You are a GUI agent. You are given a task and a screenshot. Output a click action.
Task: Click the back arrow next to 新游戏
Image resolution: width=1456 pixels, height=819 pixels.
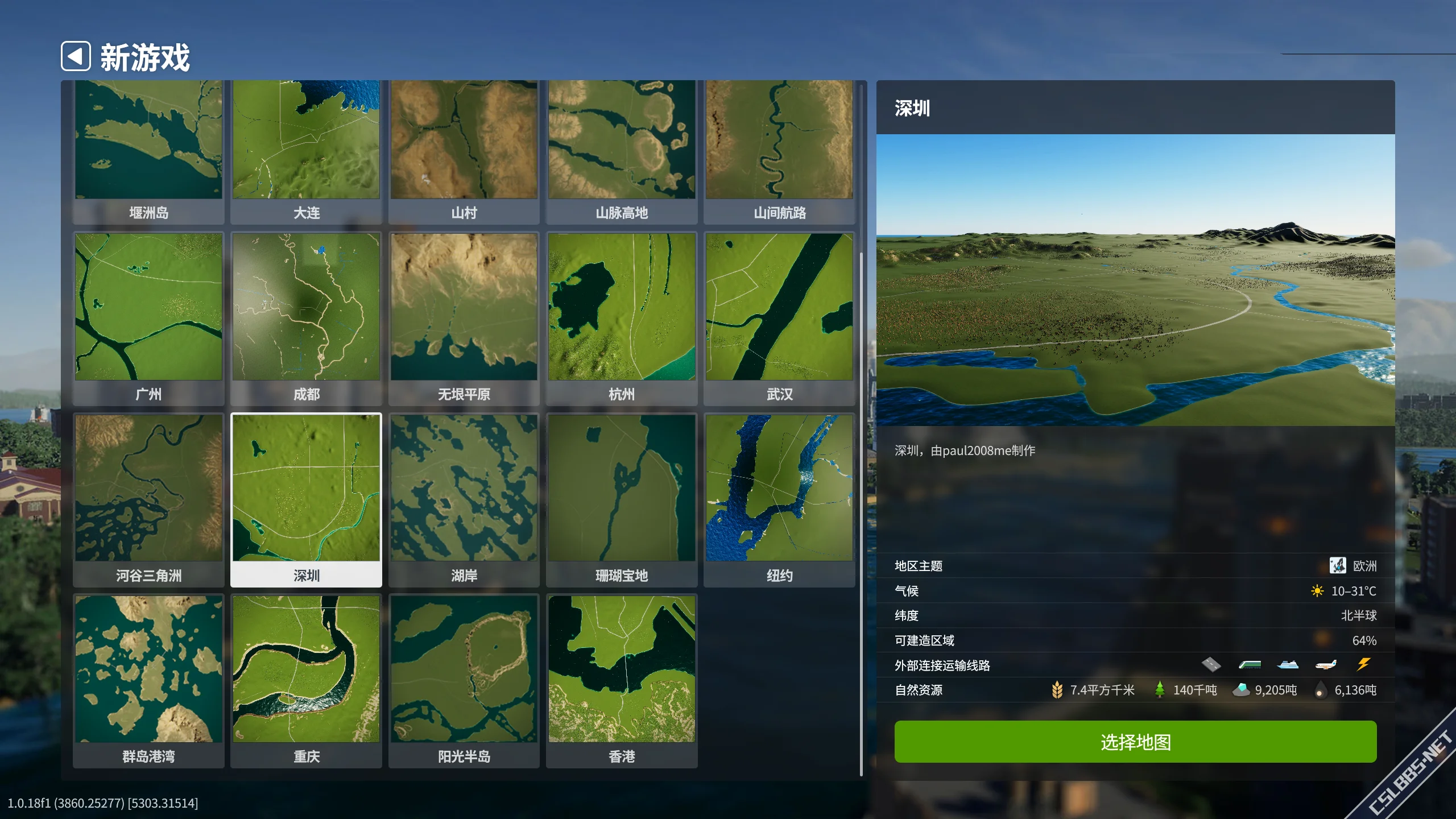pos(76,56)
